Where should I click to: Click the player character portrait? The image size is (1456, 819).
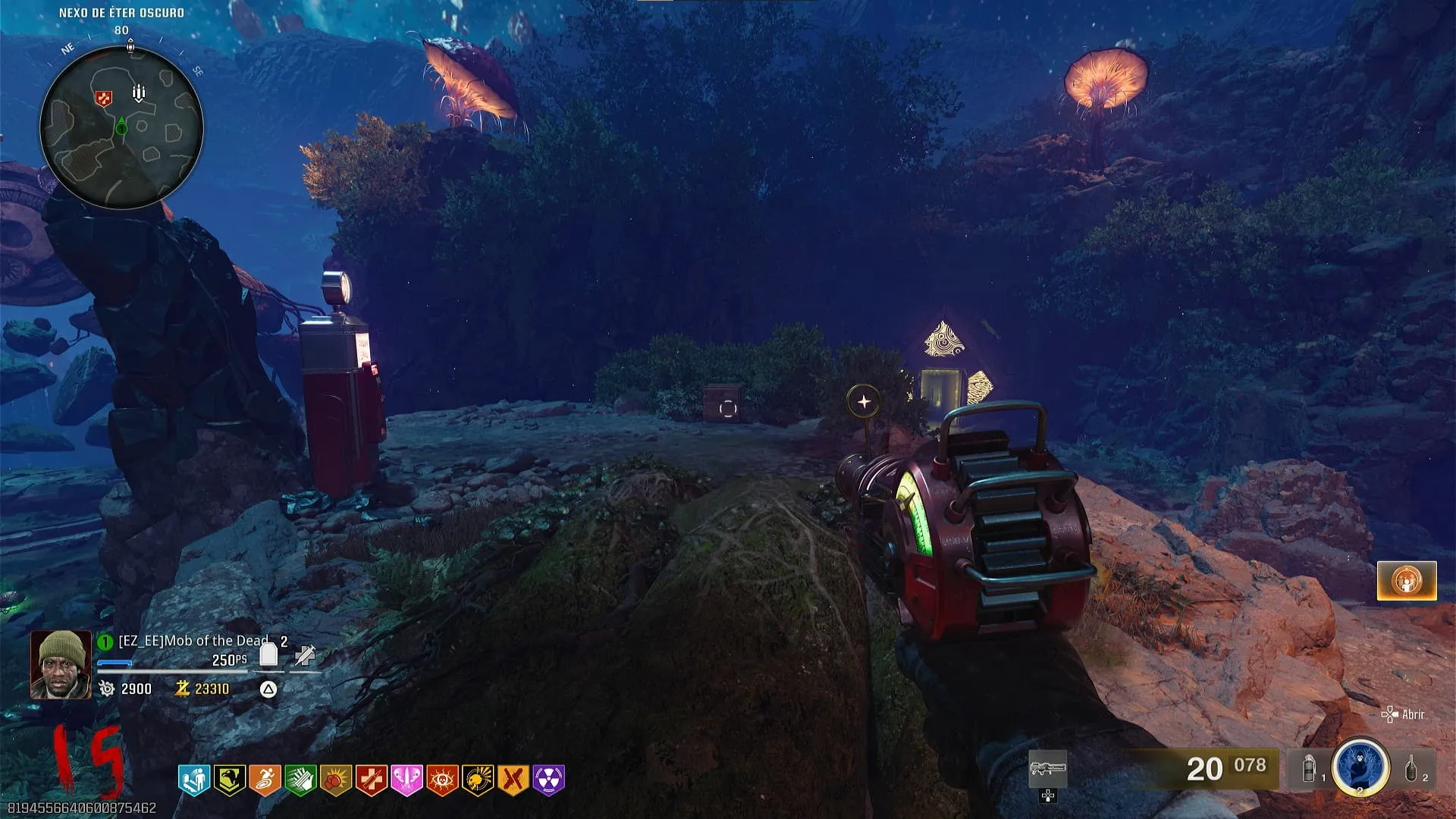[x=61, y=664]
